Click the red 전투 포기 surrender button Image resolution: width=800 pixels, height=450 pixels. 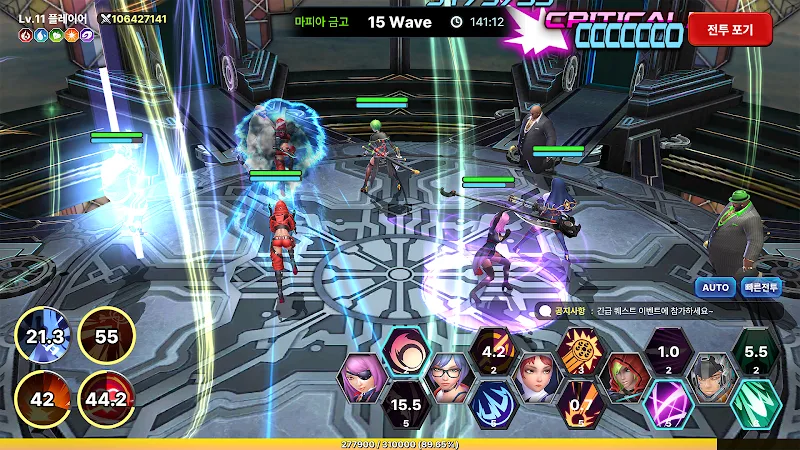(x=730, y=29)
